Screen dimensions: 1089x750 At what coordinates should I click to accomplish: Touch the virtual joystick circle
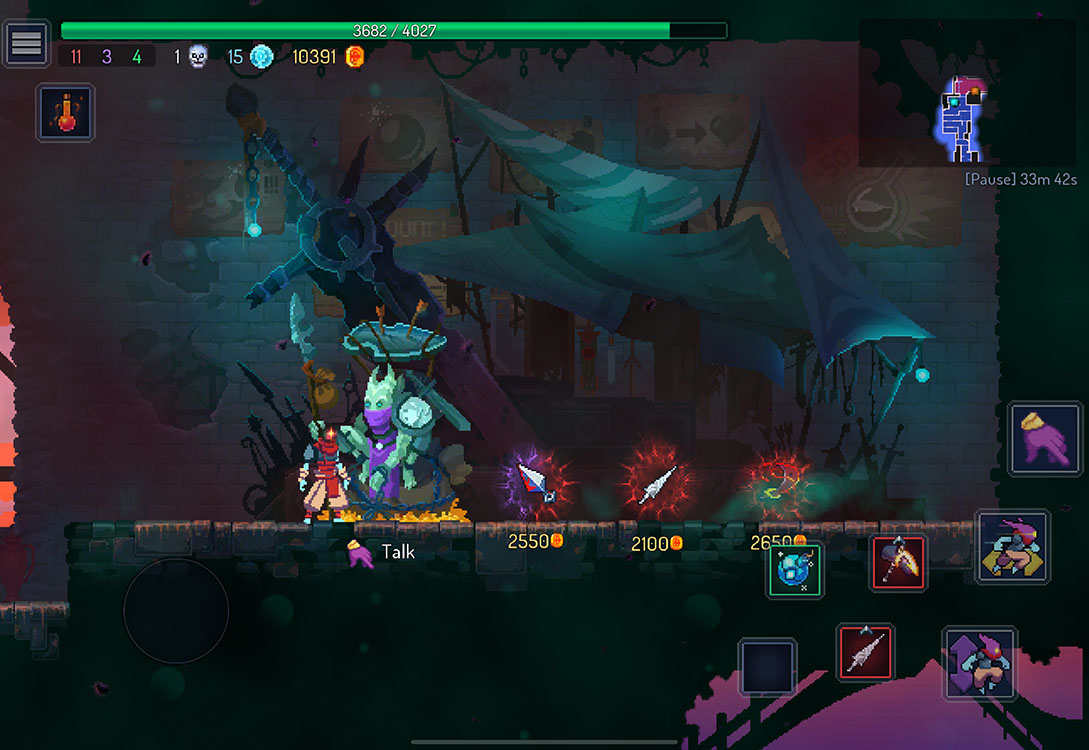pyautogui.click(x=176, y=610)
